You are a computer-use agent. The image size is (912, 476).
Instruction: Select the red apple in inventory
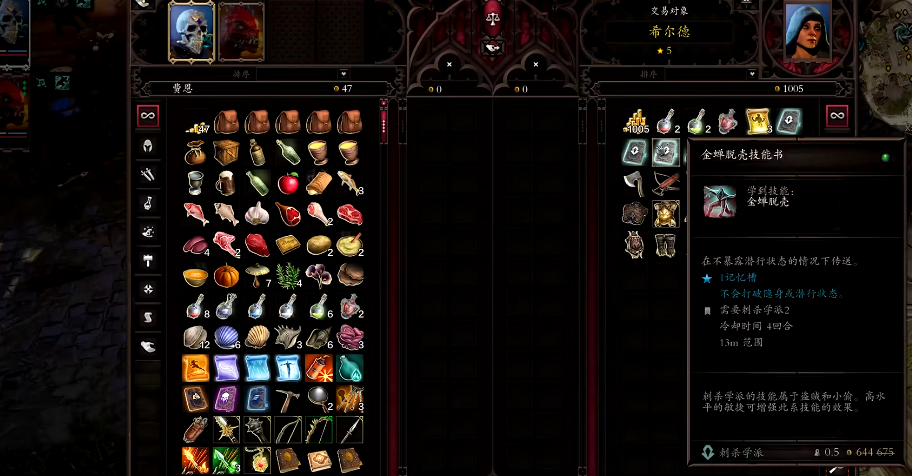point(288,183)
